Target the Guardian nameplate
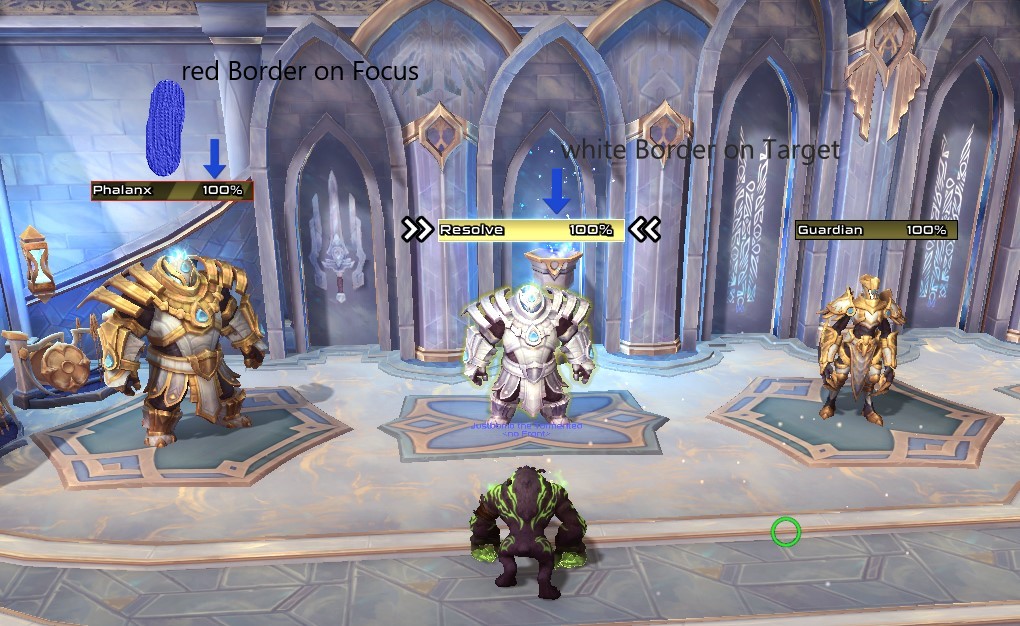This screenshot has height=626, width=1020. click(875, 230)
